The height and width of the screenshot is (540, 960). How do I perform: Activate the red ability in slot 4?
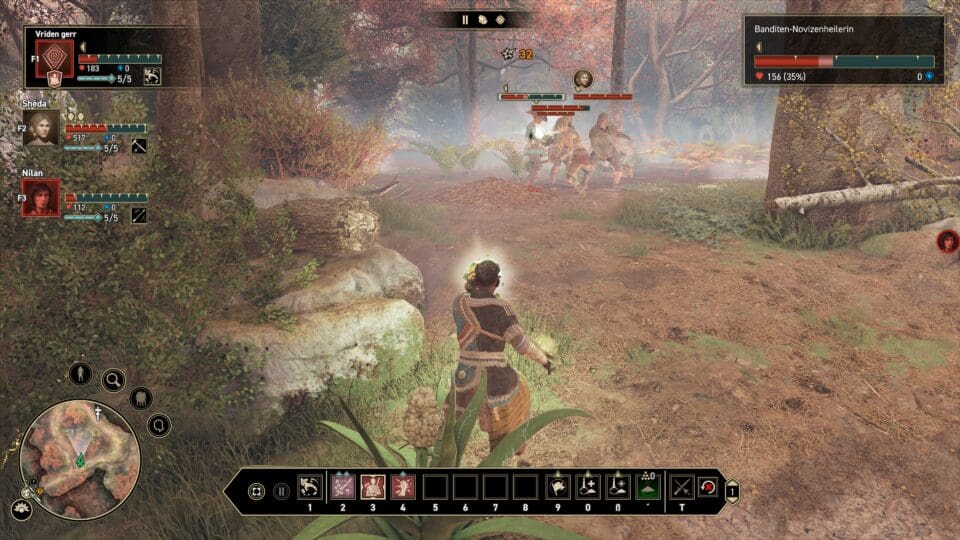click(x=405, y=487)
